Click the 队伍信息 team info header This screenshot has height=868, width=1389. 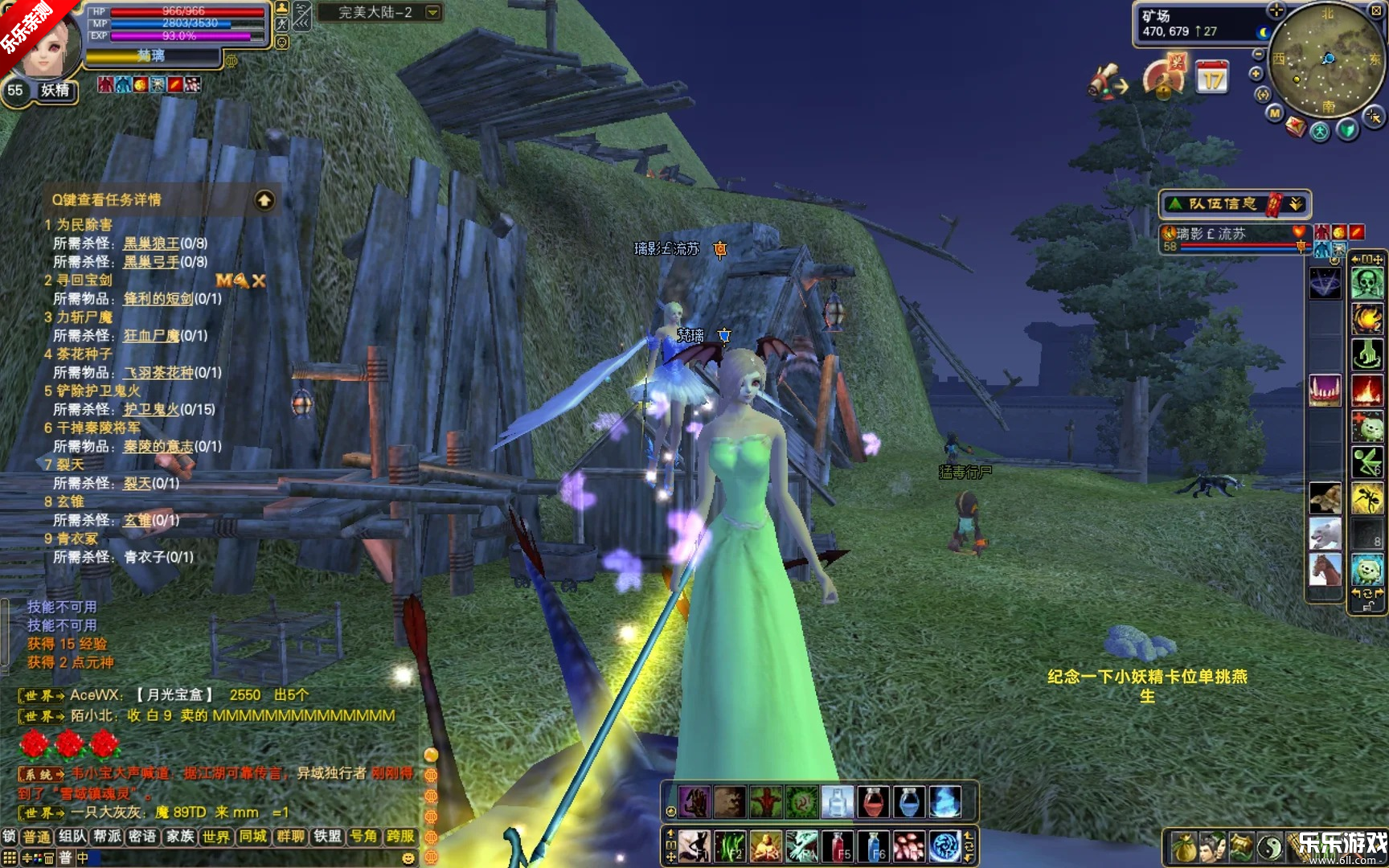point(1222,204)
